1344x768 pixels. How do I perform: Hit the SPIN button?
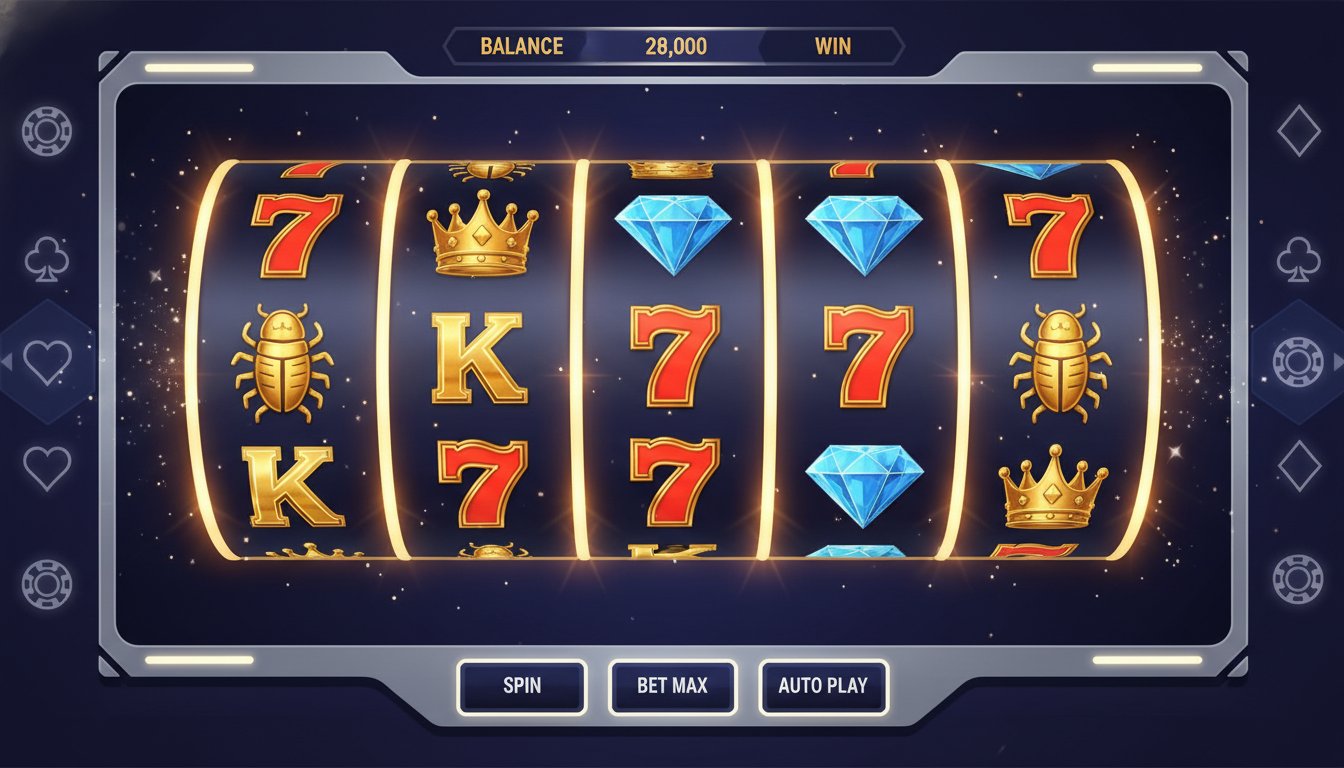[x=521, y=686]
